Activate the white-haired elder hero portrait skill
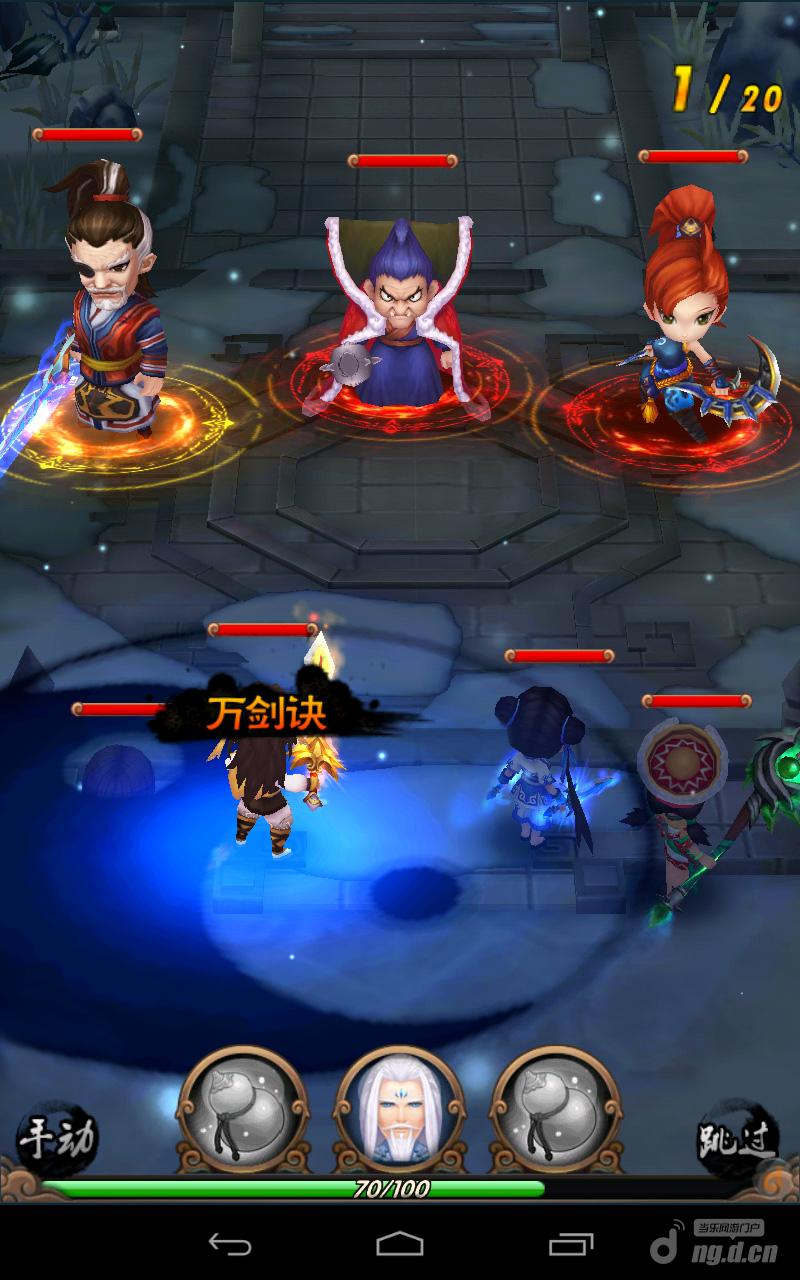 (x=399, y=1111)
